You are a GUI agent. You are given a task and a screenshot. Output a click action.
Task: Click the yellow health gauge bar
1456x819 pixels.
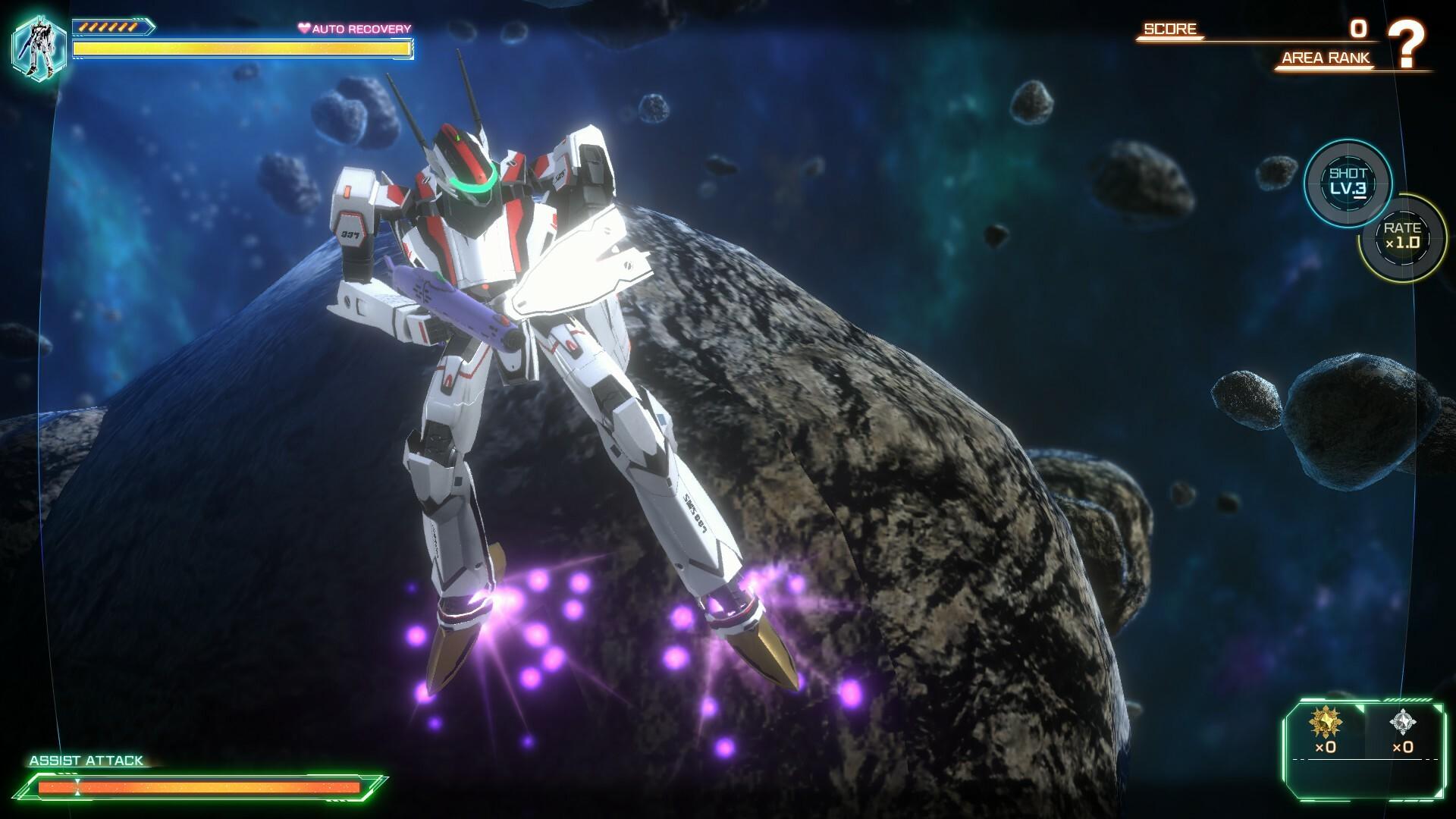coord(240,49)
